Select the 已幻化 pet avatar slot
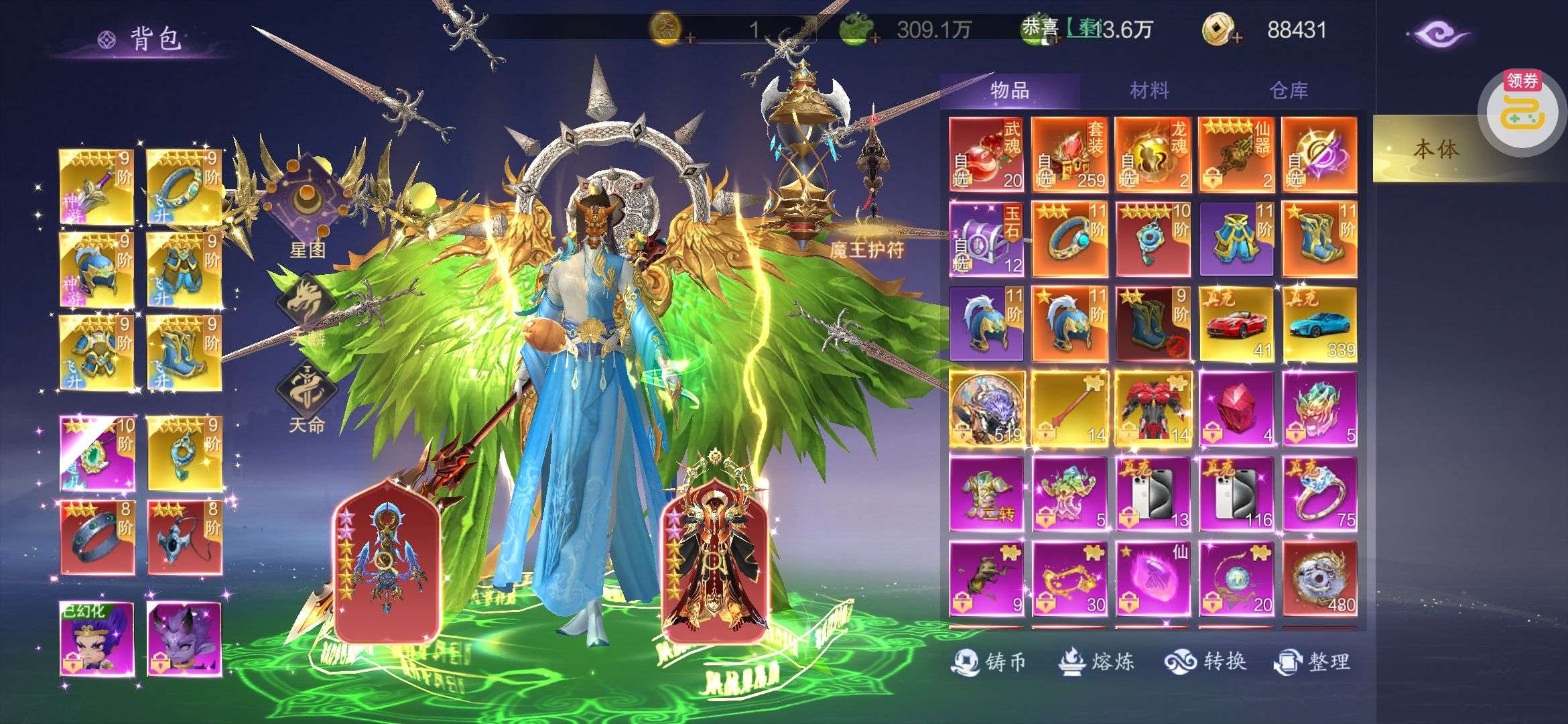 click(97, 638)
